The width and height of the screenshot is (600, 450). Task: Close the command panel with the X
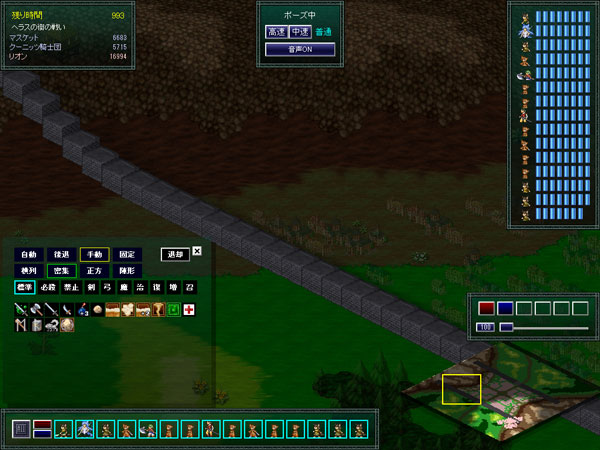[197, 252]
